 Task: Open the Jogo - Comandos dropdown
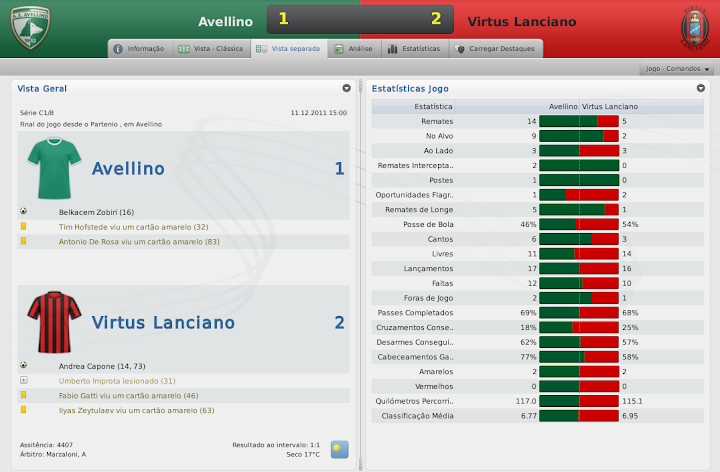678,69
